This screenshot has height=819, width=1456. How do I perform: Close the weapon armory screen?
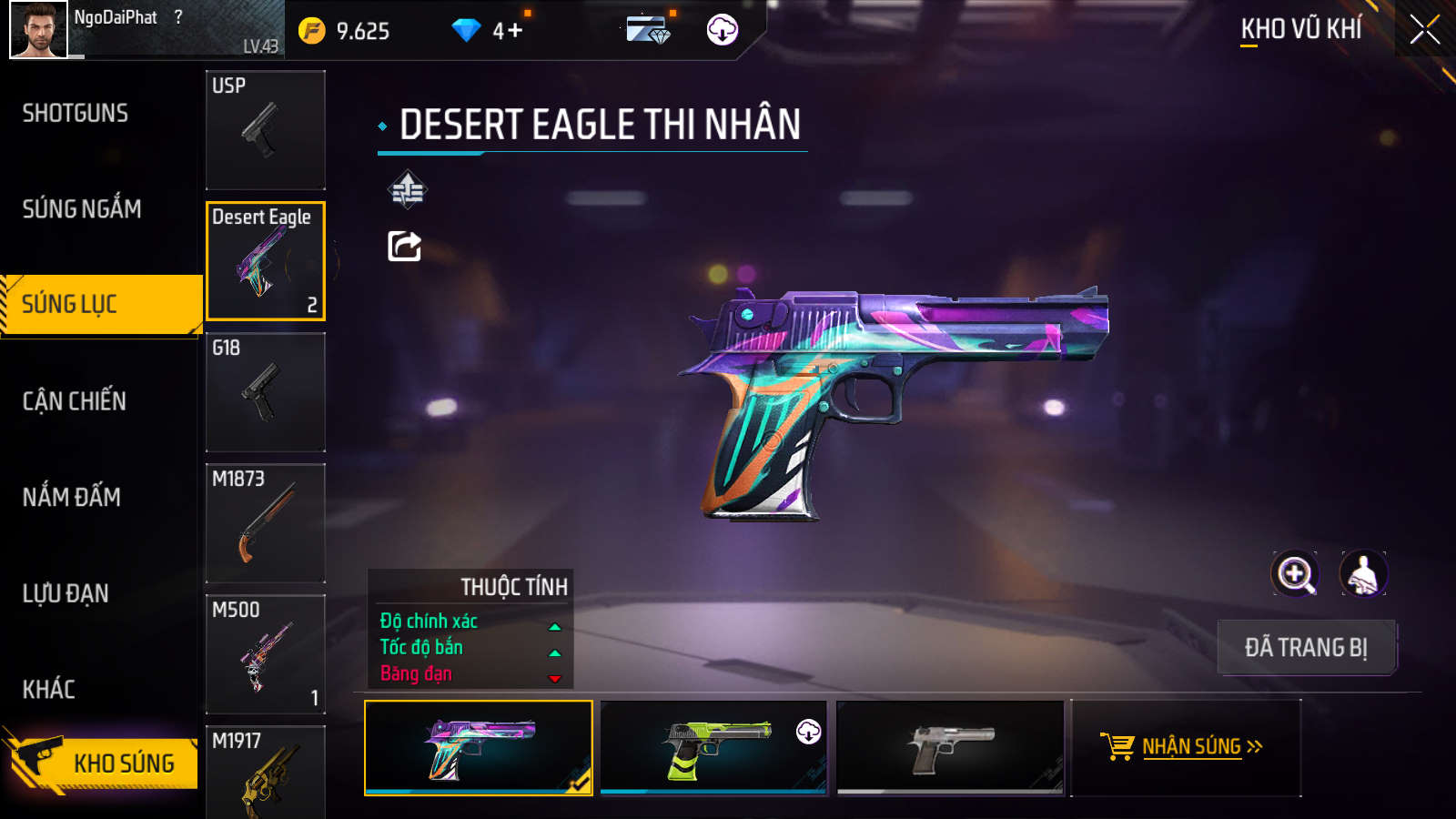[x=1424, y=29]
